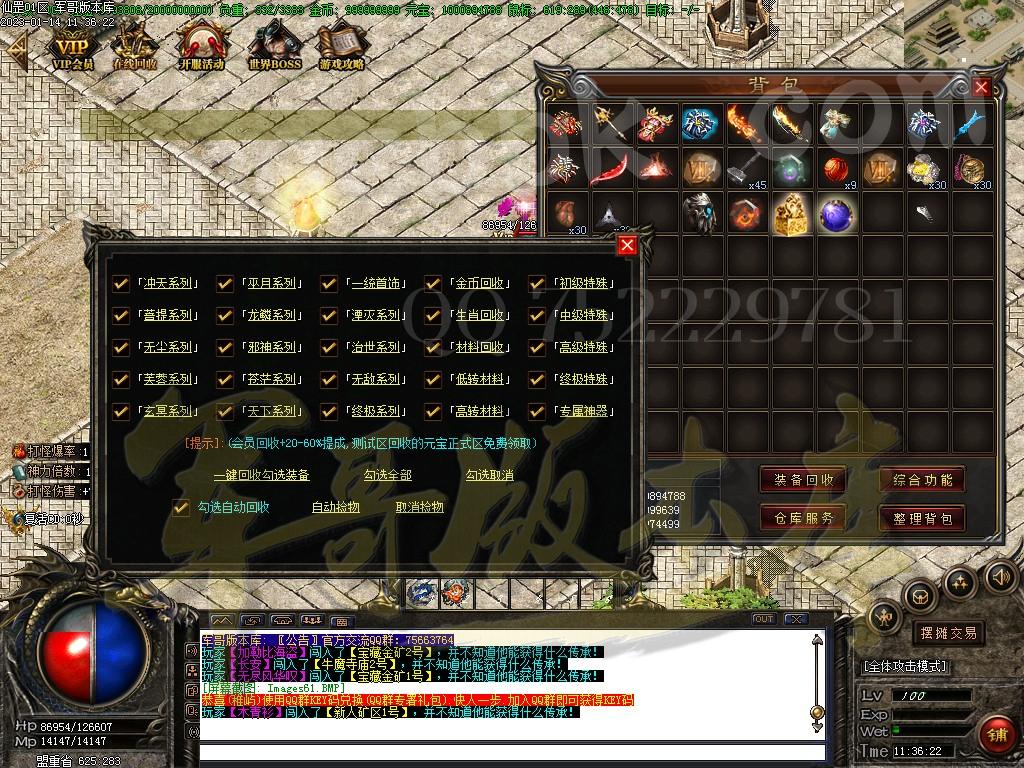
Task: Choose 勾选全部 to check all
Action: 387,476
